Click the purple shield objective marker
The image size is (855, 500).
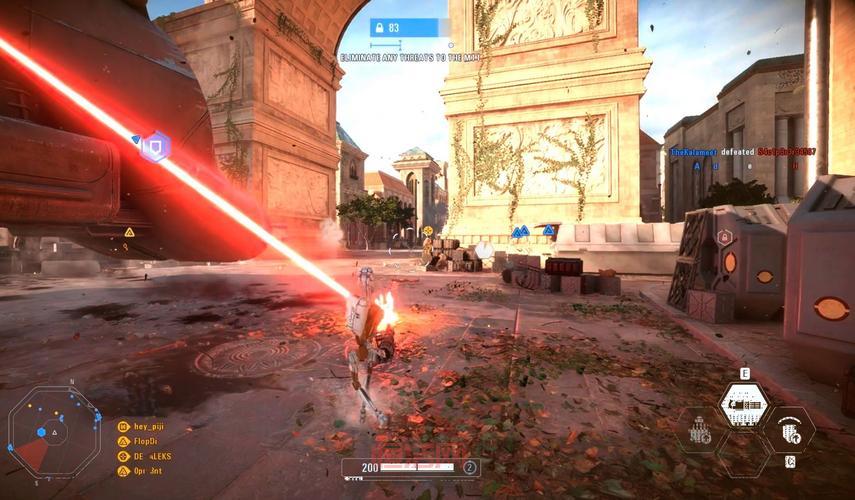154,146
